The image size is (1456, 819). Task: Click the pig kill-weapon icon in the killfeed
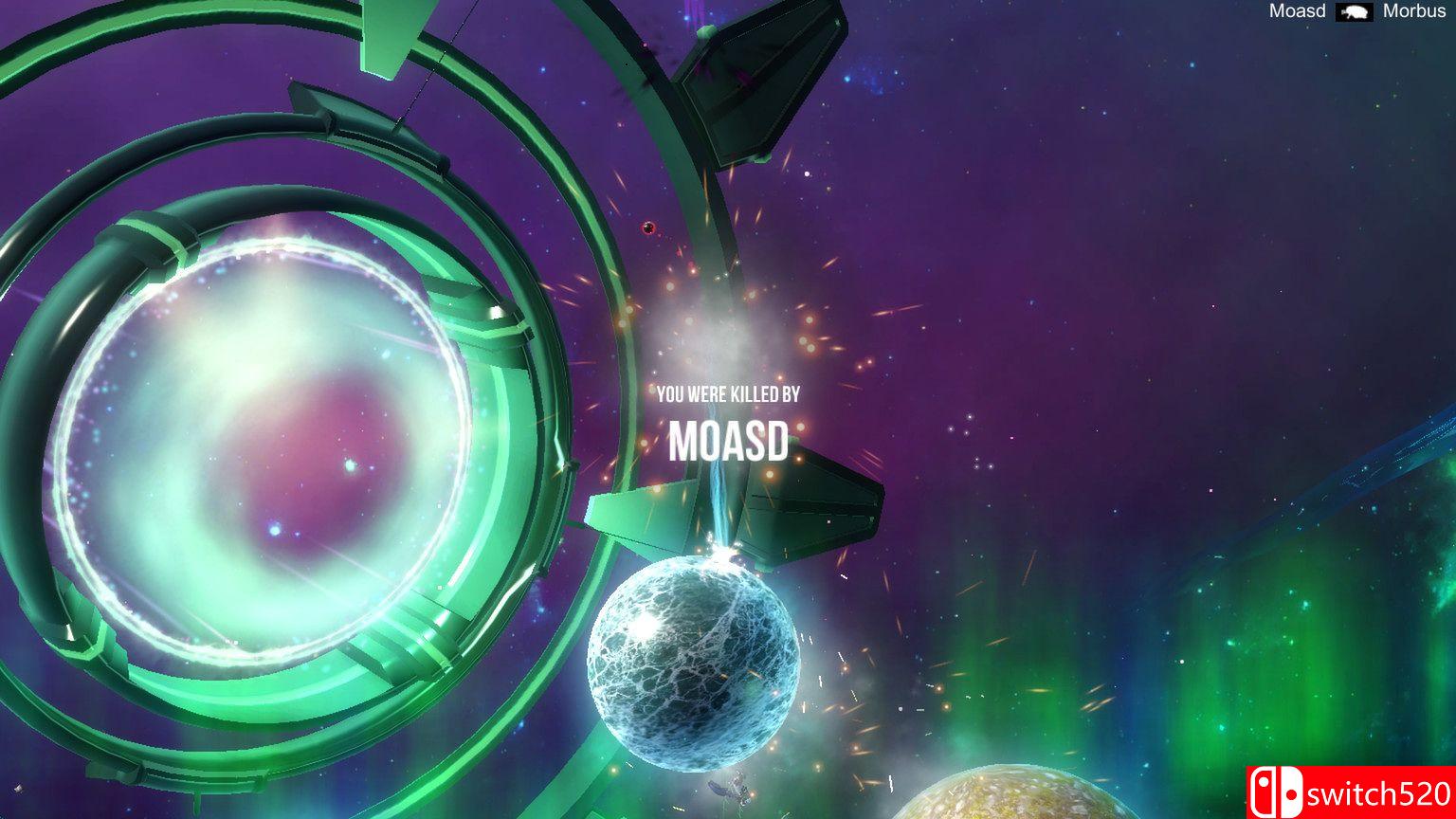click(1355, 12)
